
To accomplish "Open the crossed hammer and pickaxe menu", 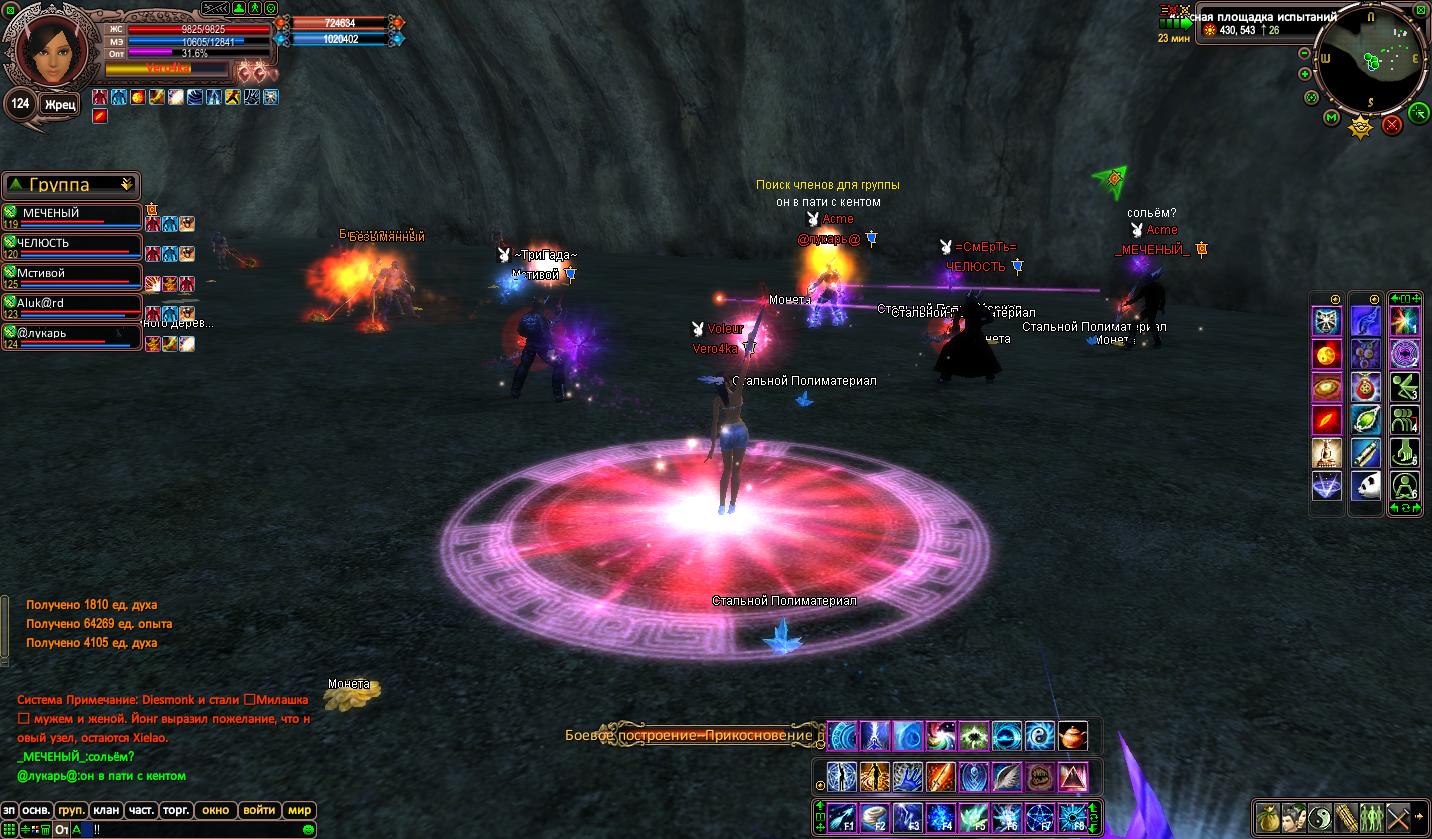I will [1398, 816].
